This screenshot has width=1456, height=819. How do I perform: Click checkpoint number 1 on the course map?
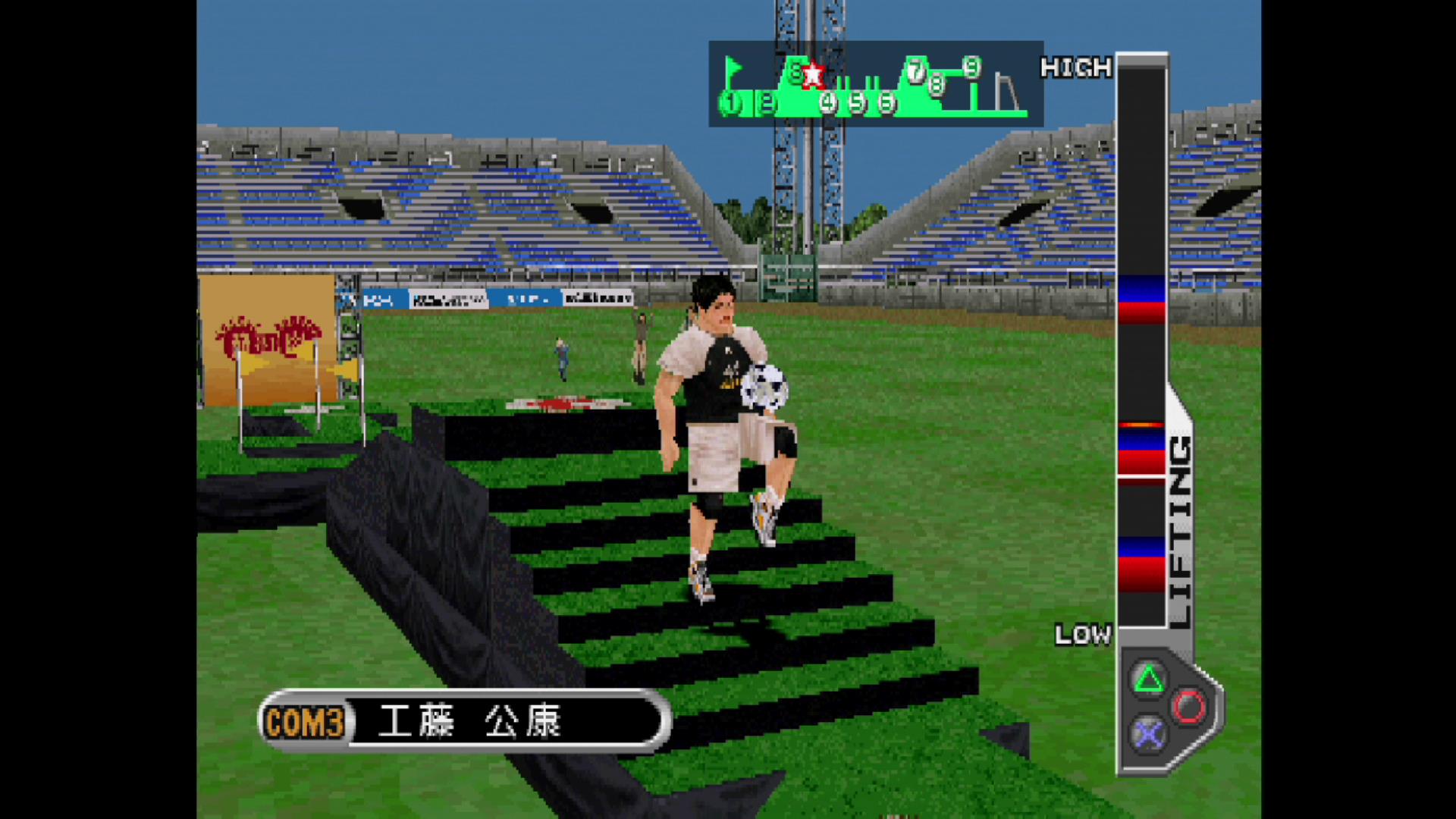(x=730, y=102)
